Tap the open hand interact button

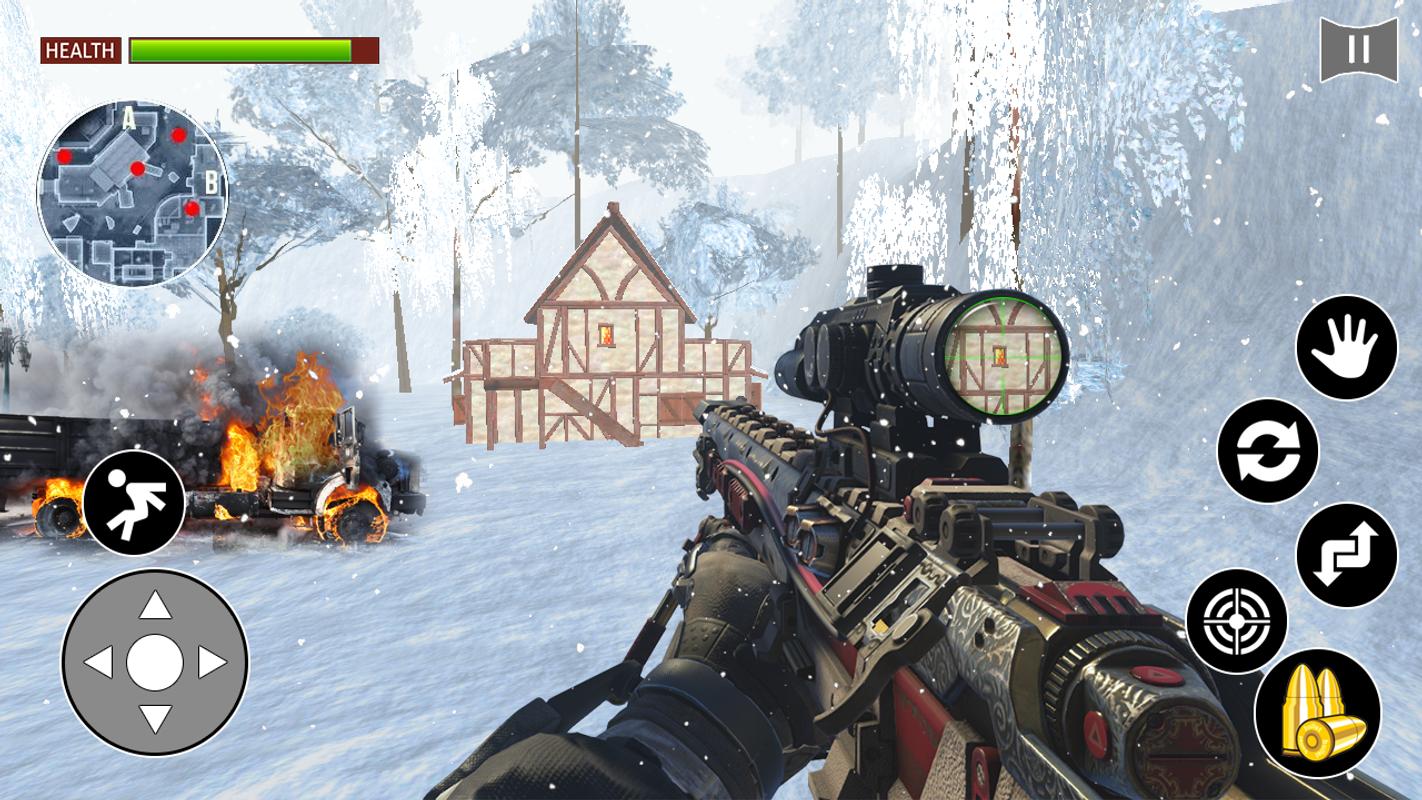(x=1346, y=347)
